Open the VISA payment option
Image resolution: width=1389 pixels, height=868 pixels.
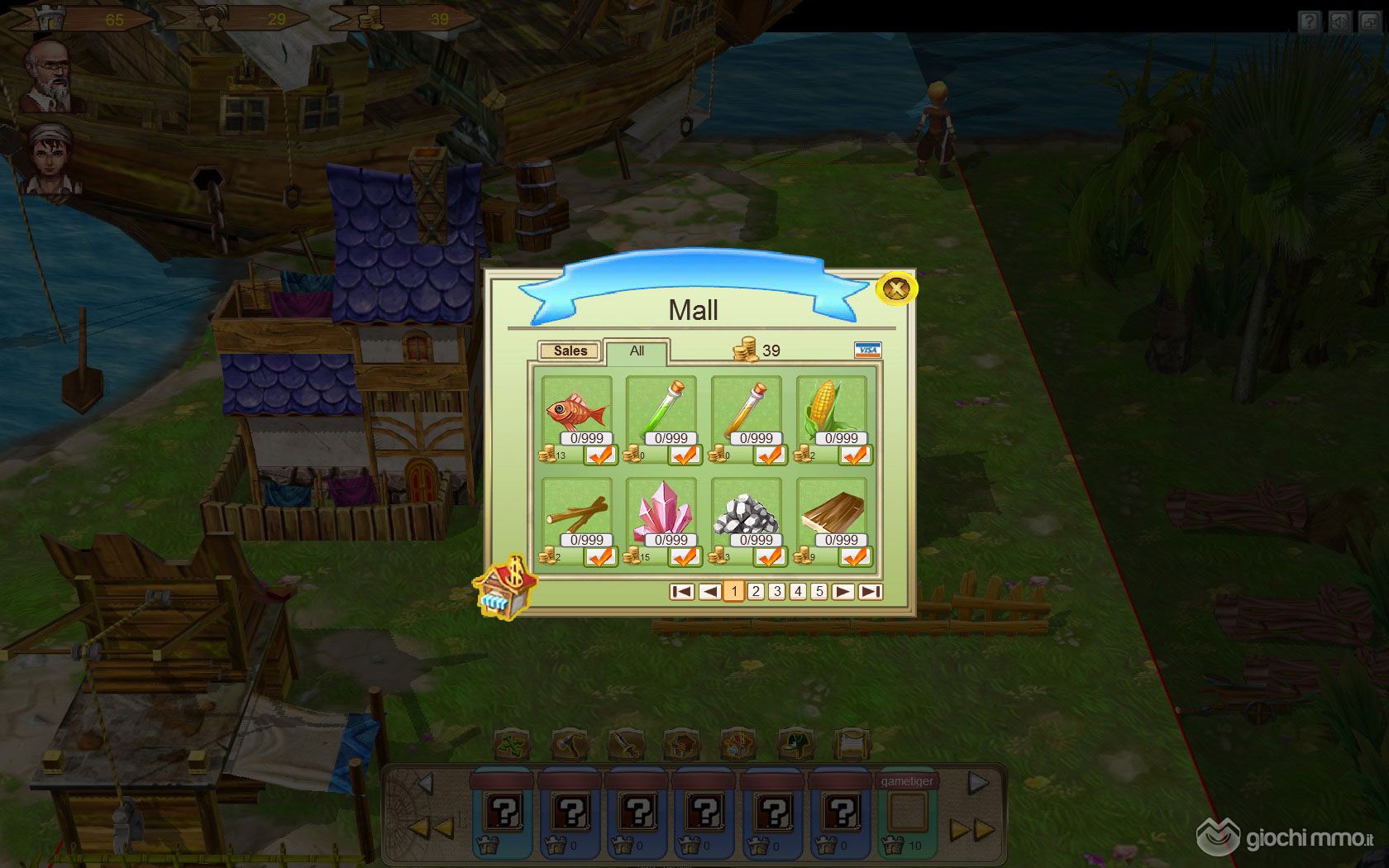point(867,350)
